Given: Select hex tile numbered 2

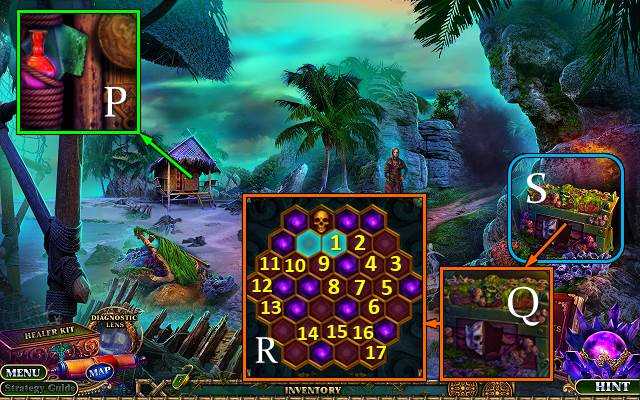Looking at the screenshot, I should (360, 241).
